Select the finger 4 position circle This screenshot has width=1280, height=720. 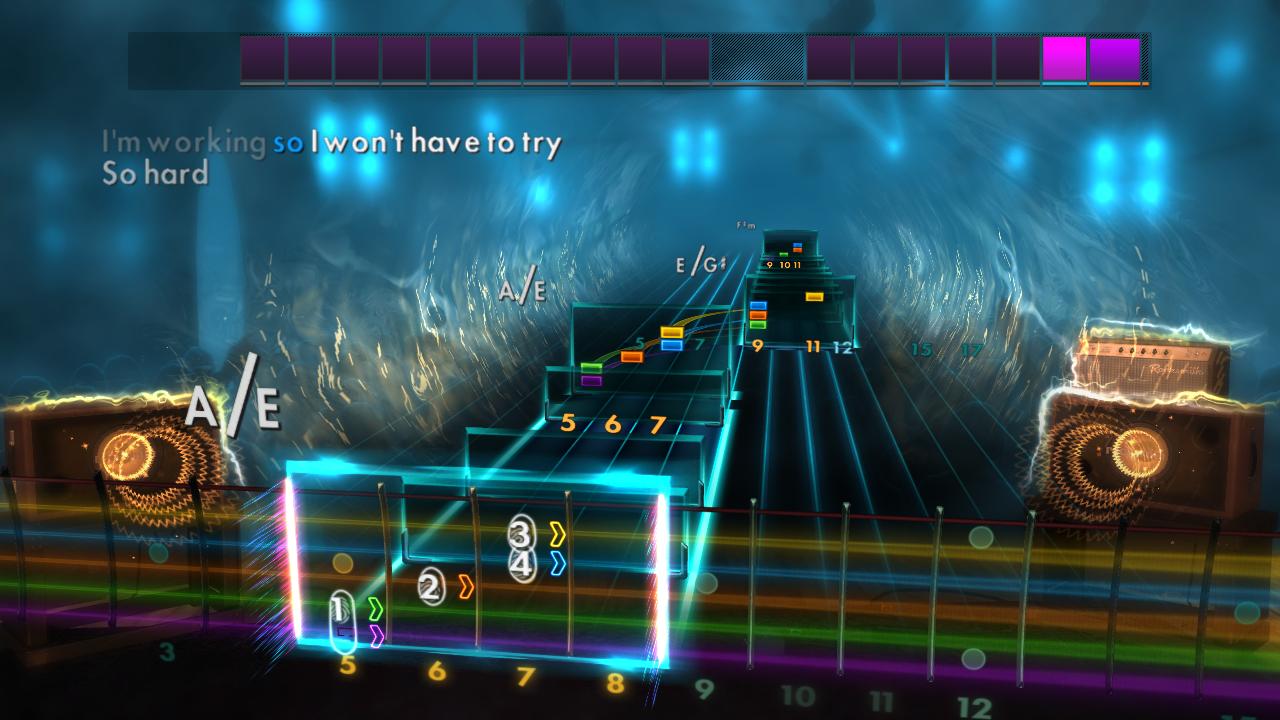click(x=521, y=563)
